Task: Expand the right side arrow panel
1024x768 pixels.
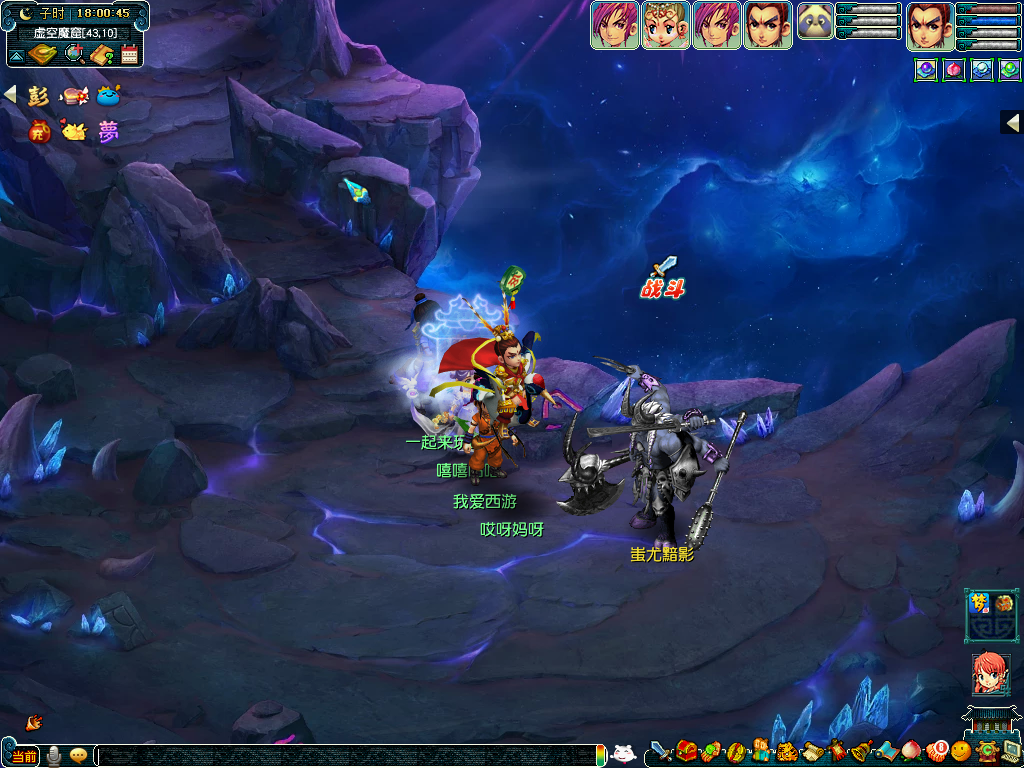Action: (1012, 122)
